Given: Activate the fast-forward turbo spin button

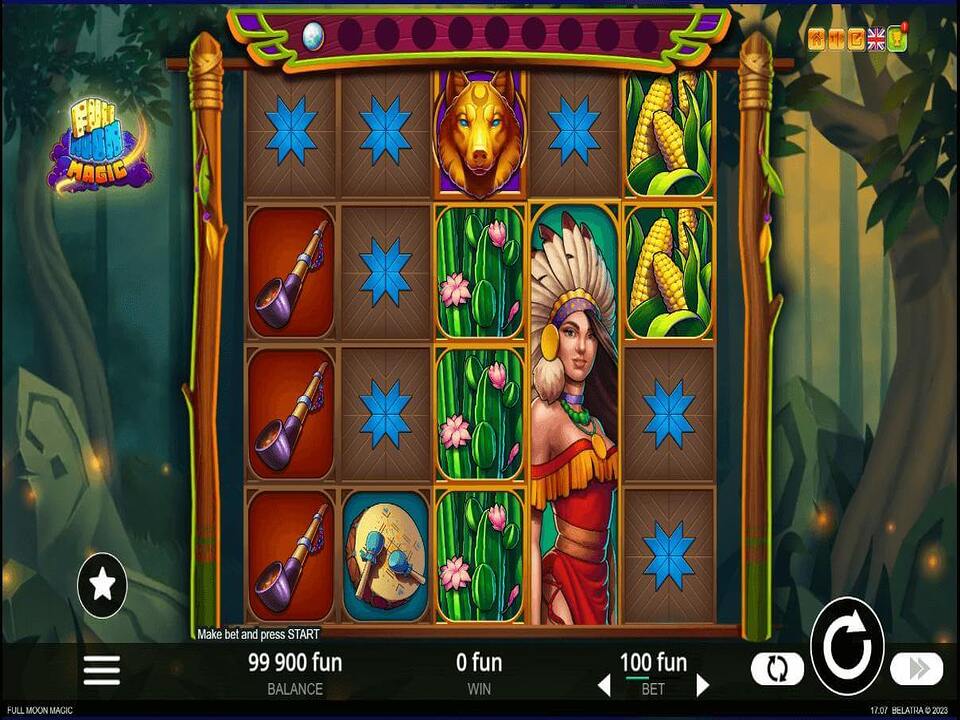Looking at the screenshot, I should [x=916, y=668].
